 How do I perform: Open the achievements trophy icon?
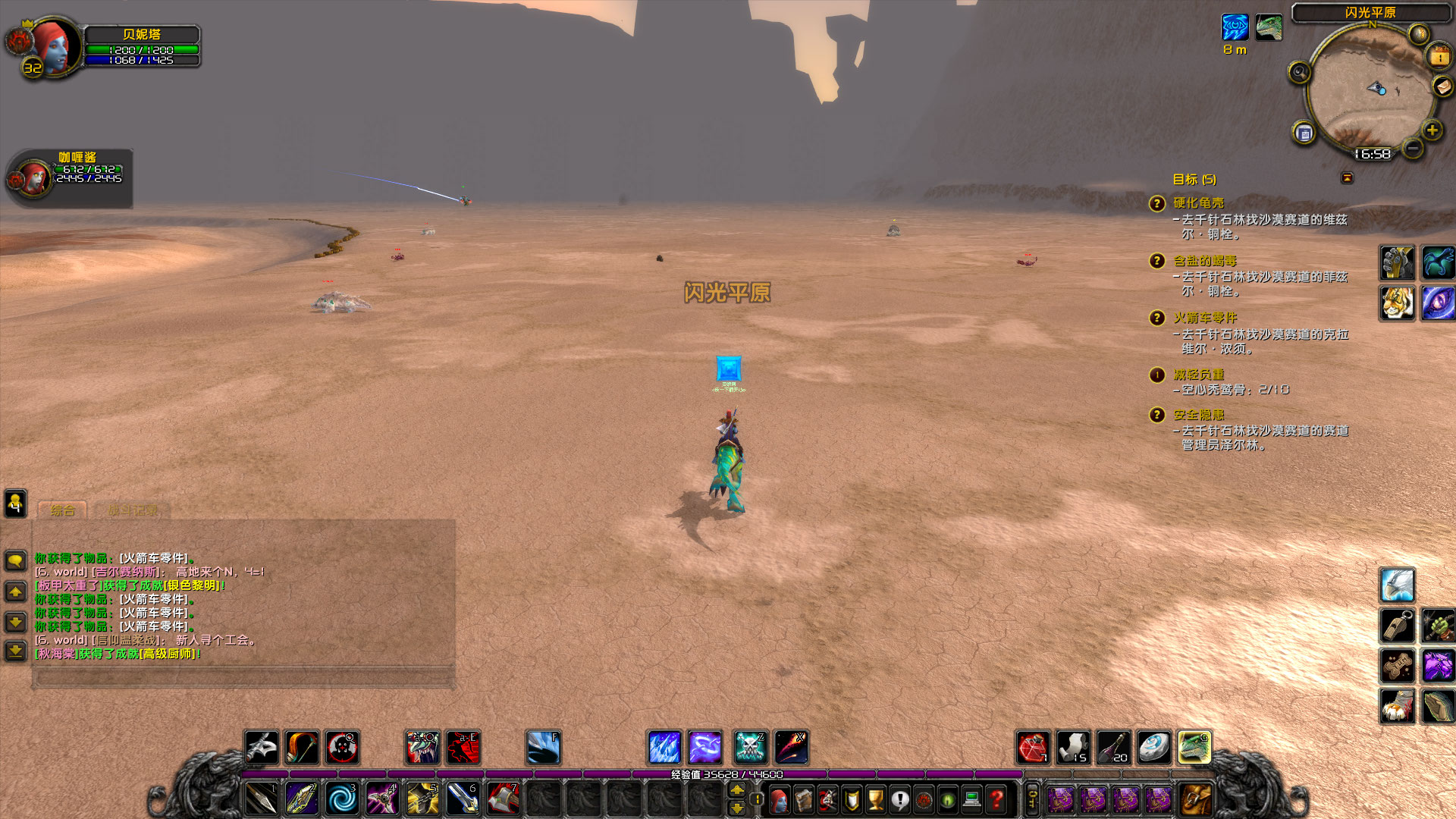click(876, 799)
